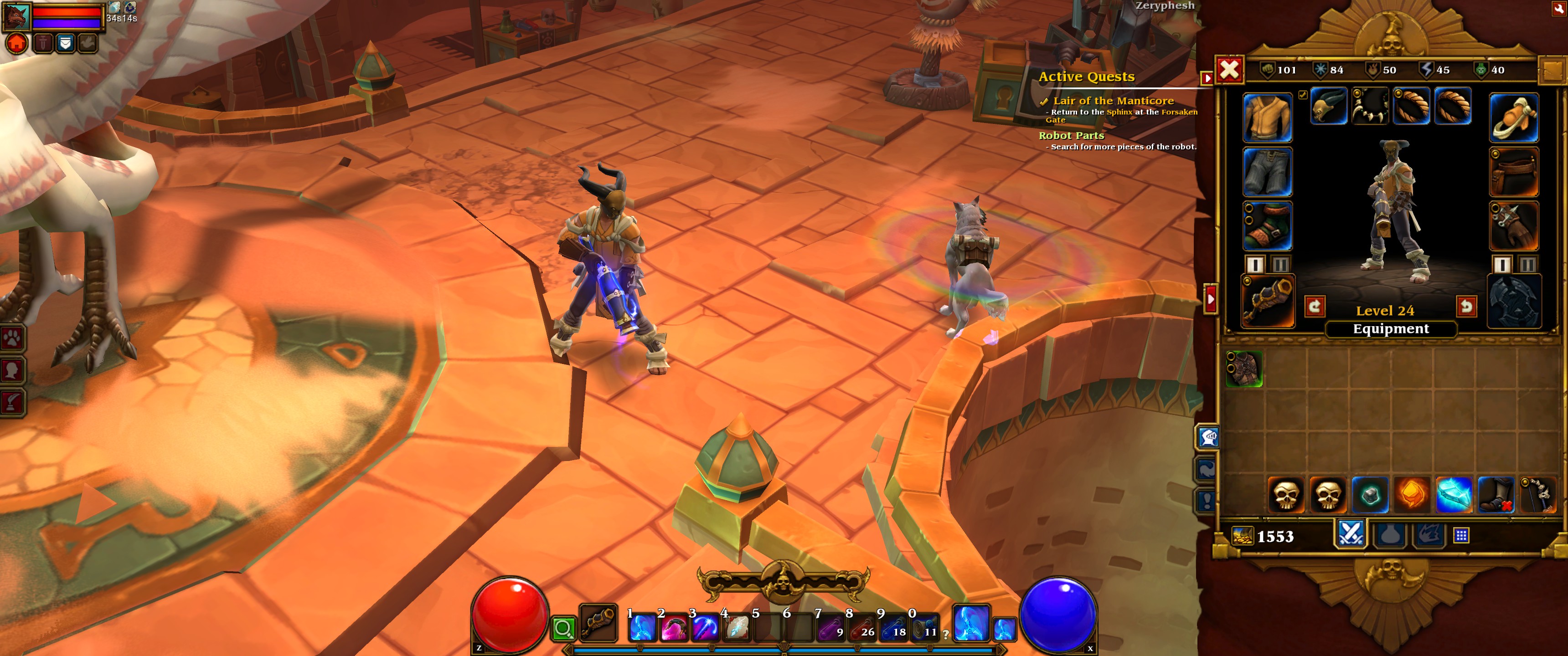Pick the leather chest armor in inventory
Screen dimensions: 1568x656
pyautogui.click(x=1244, y=369)
